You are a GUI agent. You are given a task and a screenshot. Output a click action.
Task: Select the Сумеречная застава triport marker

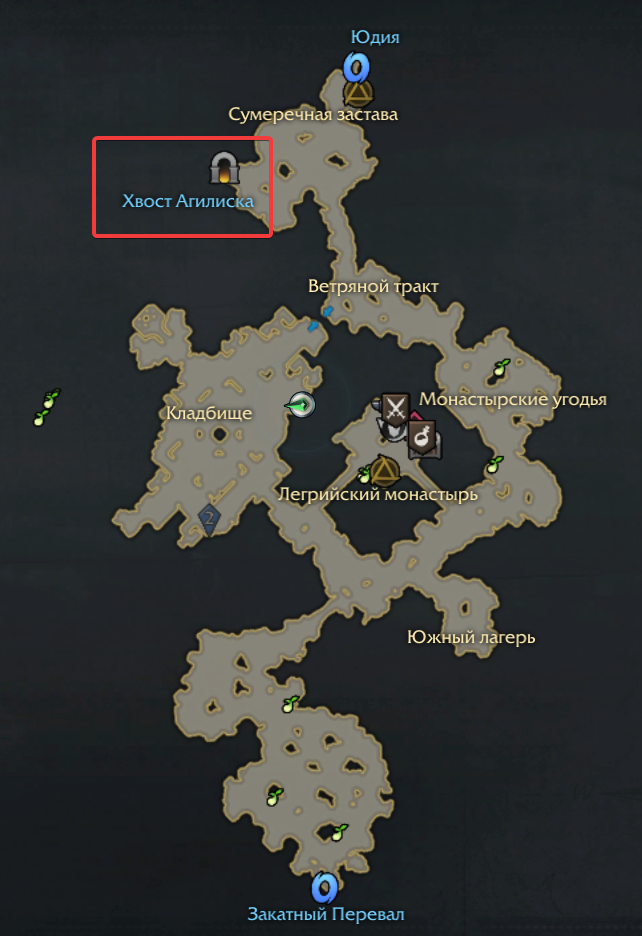coord(358,93)
